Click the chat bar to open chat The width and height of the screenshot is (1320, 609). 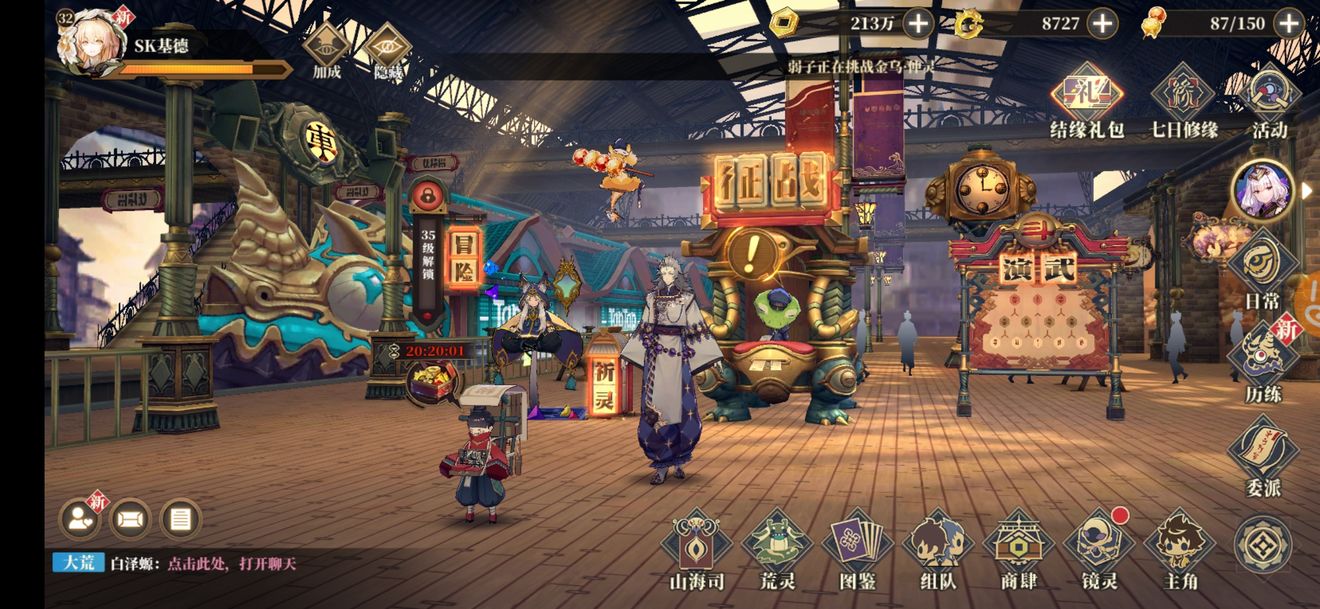click(x=230, y=563)
